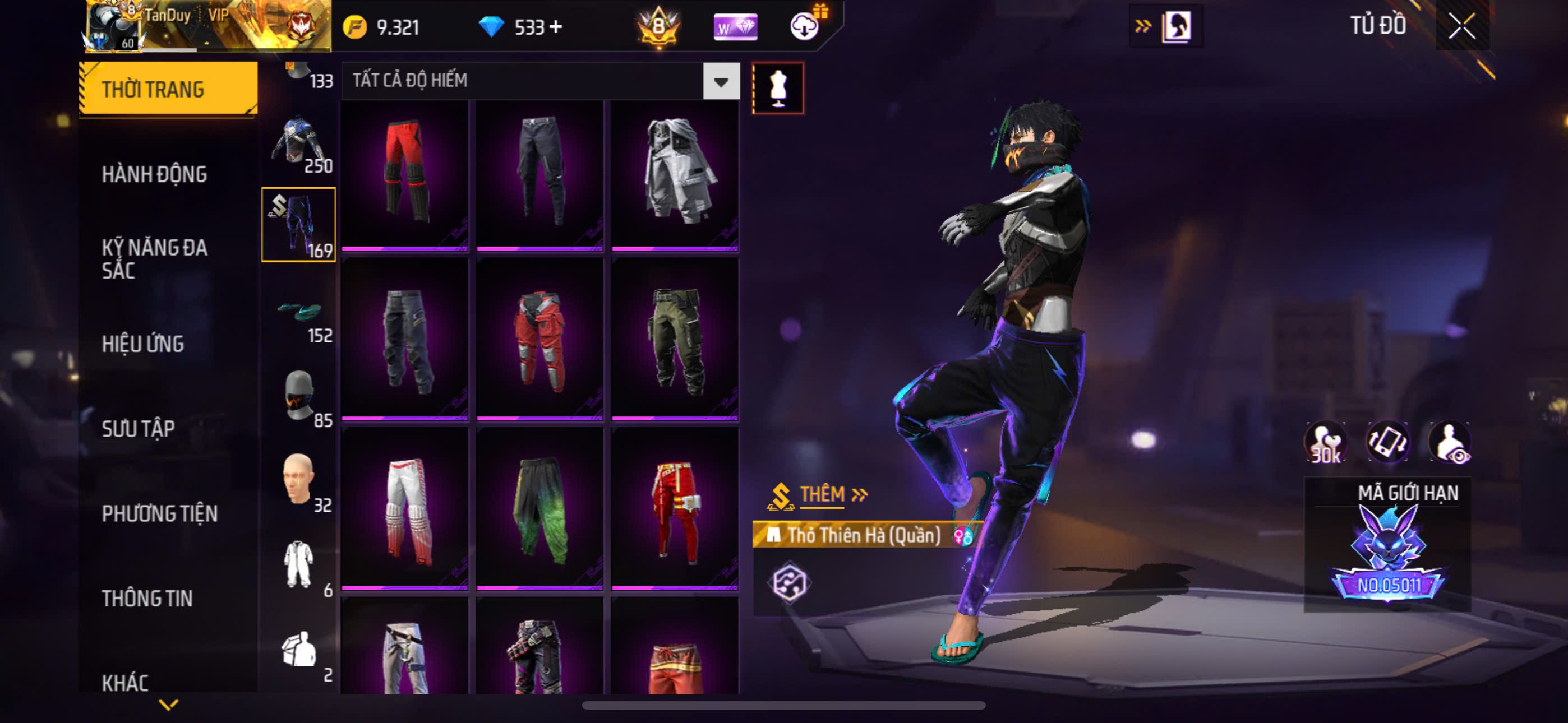Viewport: 1568px width, 723px height.
Task: Tap the diamond plus to top up
Action: pos(555,27)
